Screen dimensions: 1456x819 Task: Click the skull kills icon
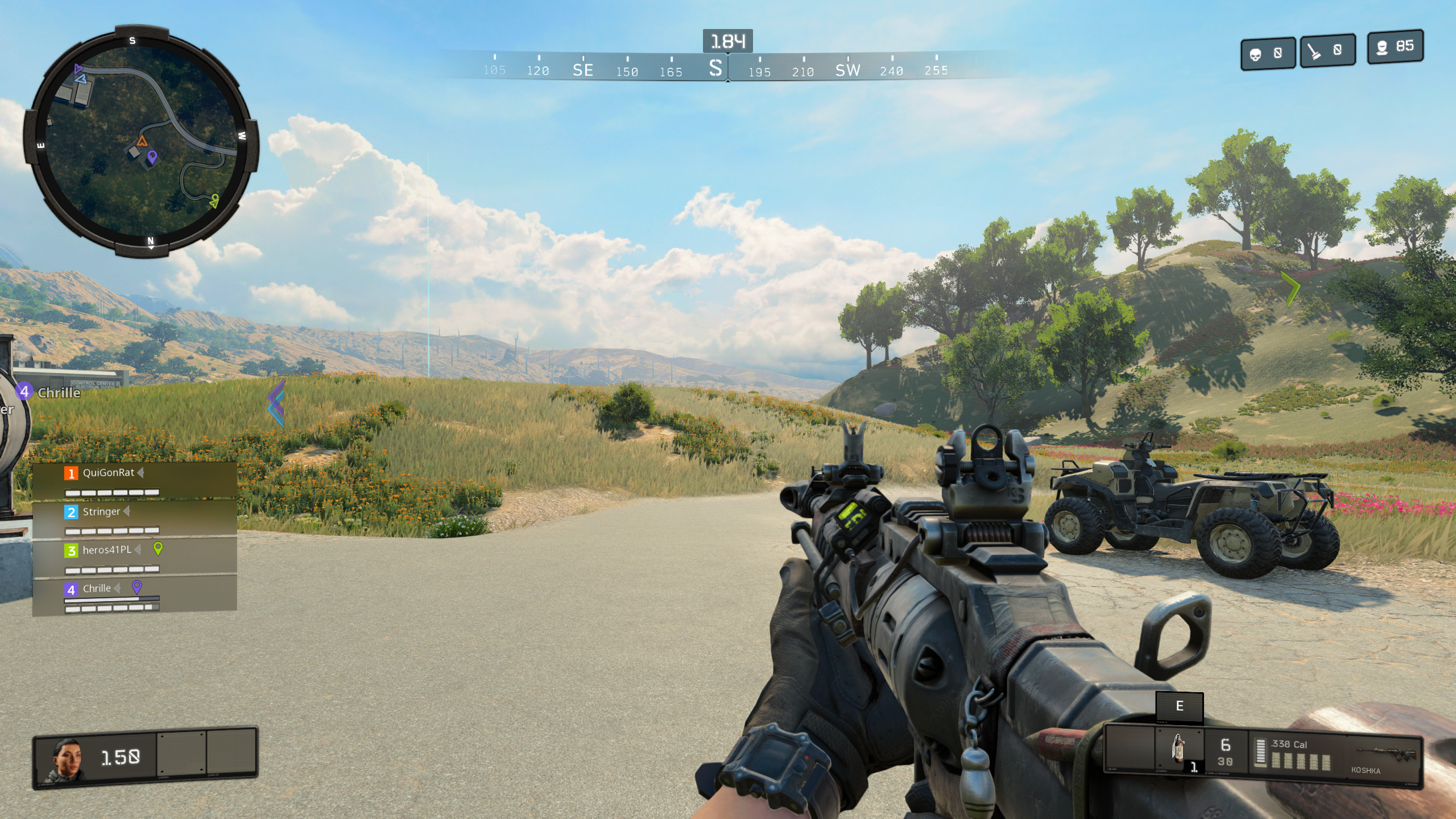pos(1255,54)
